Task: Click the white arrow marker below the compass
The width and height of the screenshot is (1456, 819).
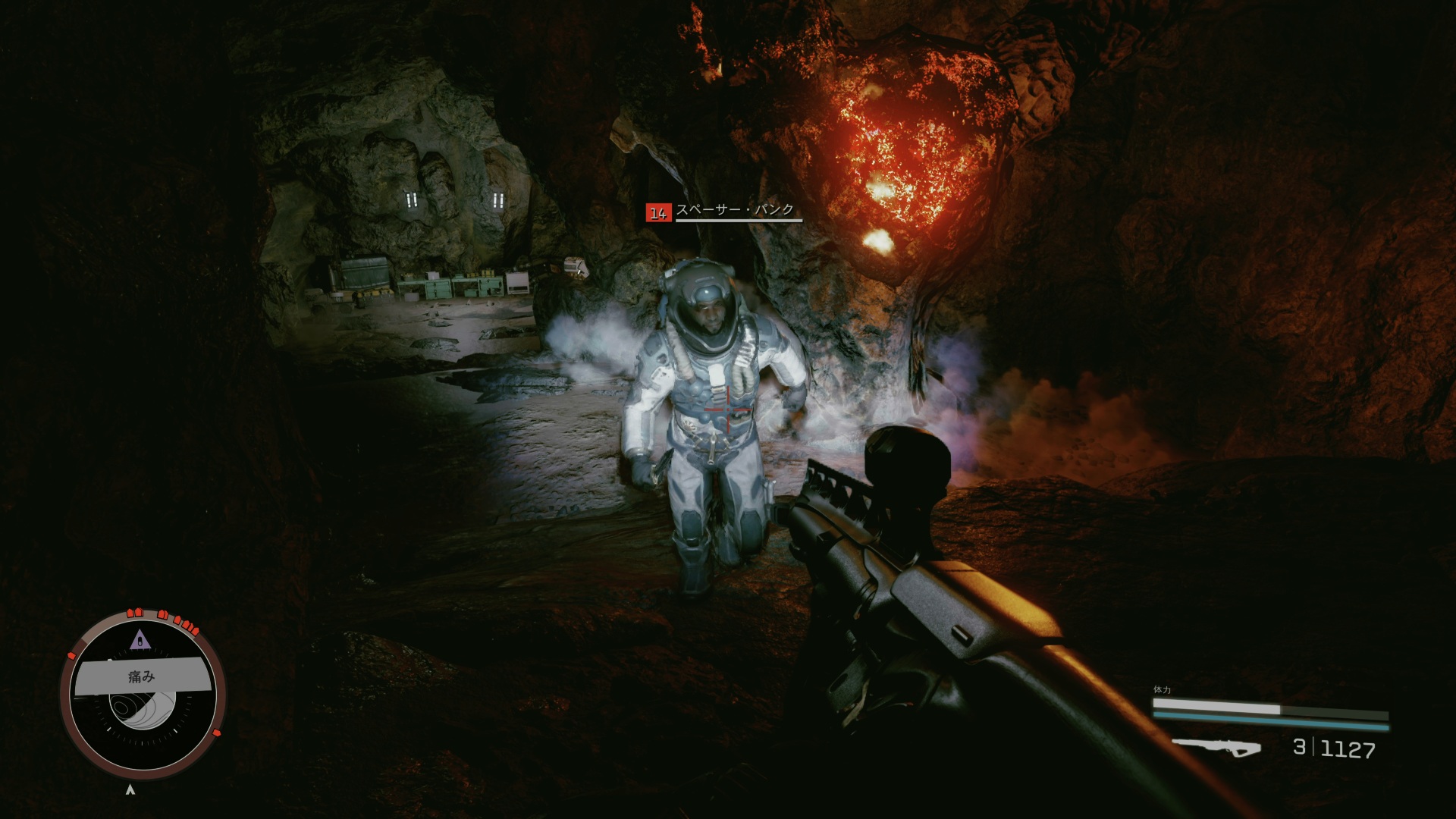Action: click(x=131, y=789)
